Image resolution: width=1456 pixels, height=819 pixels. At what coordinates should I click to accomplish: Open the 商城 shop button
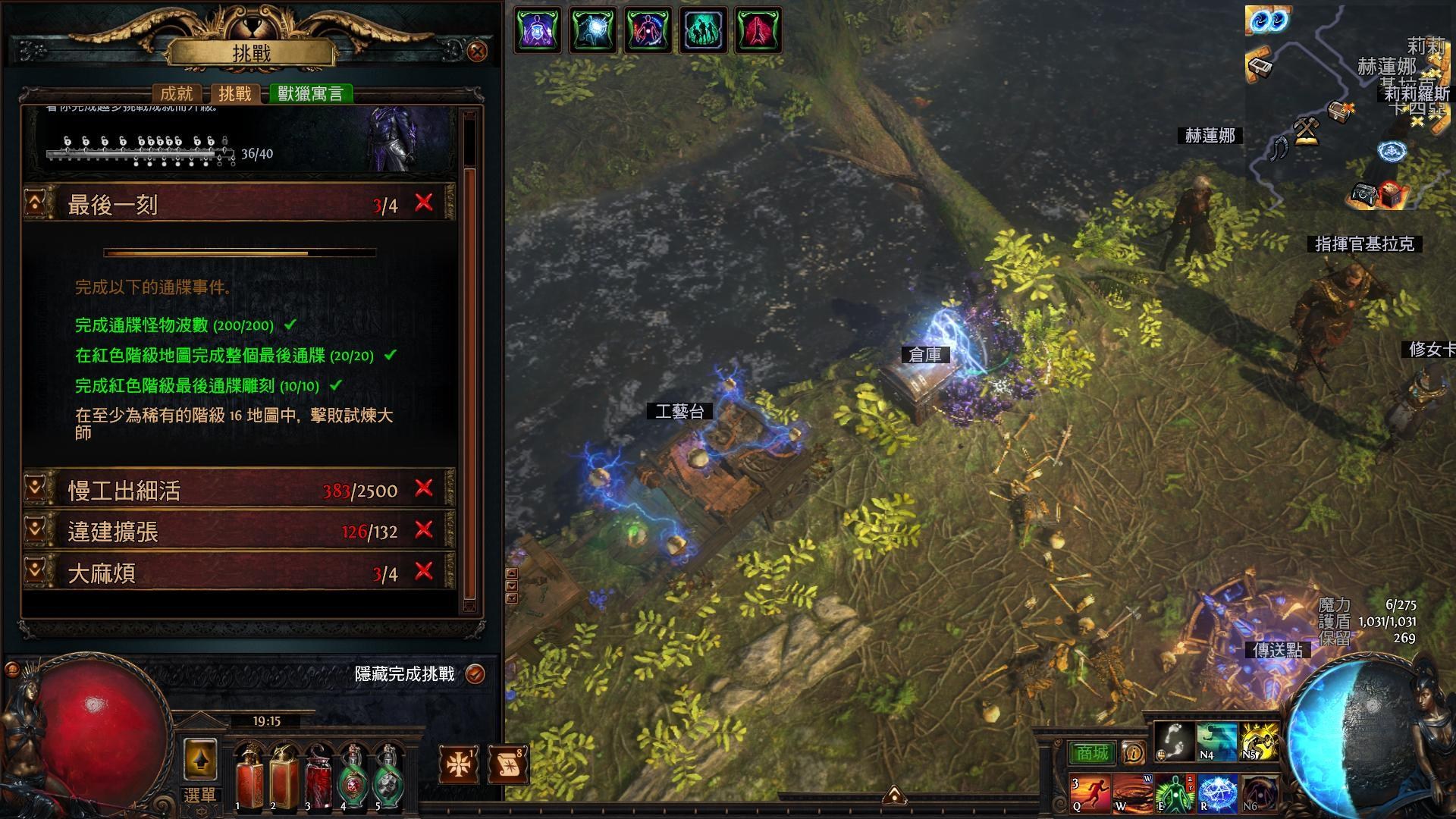tap(1093, 752)
